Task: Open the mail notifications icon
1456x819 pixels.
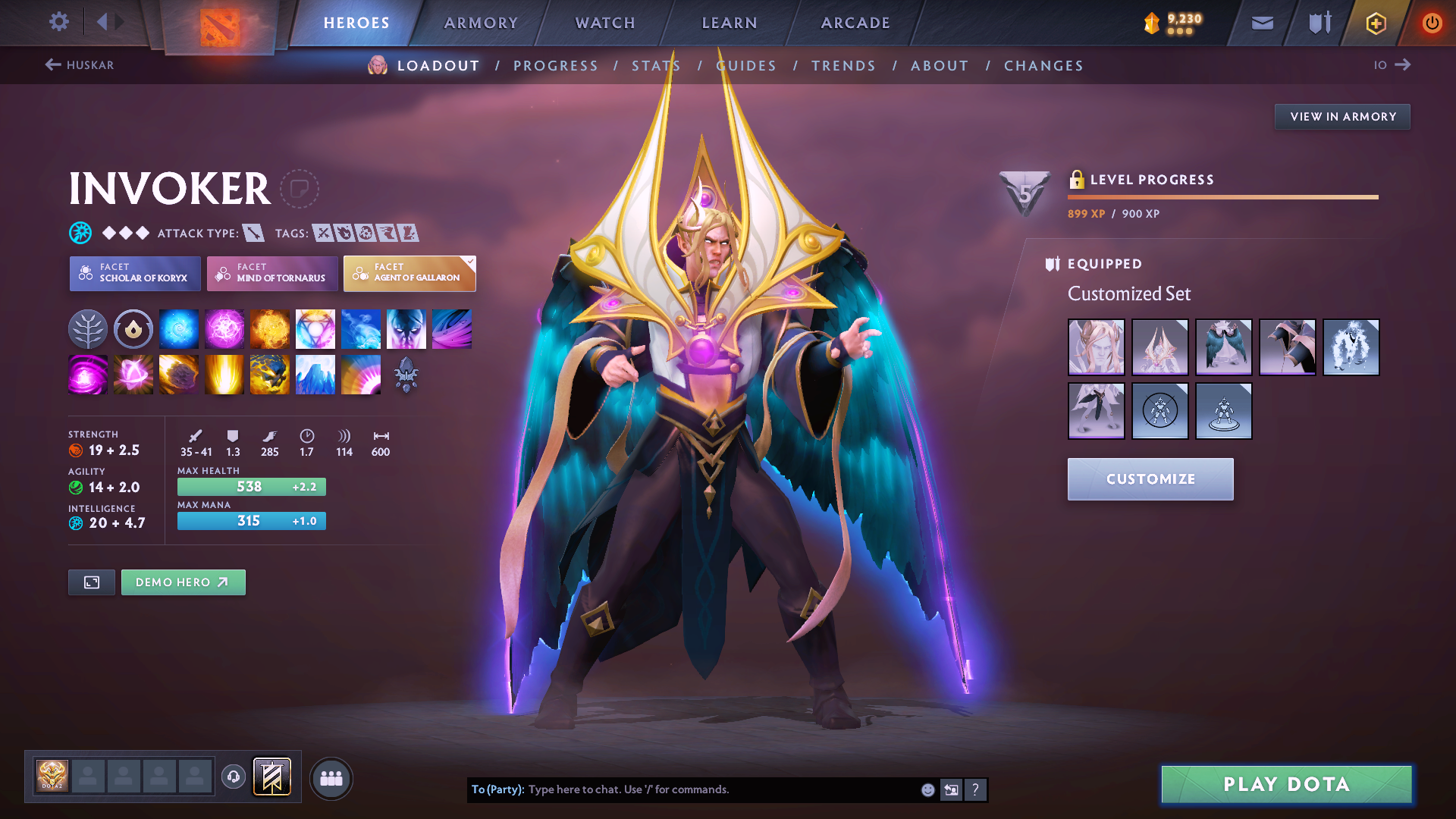Action: click(1261, 23)
